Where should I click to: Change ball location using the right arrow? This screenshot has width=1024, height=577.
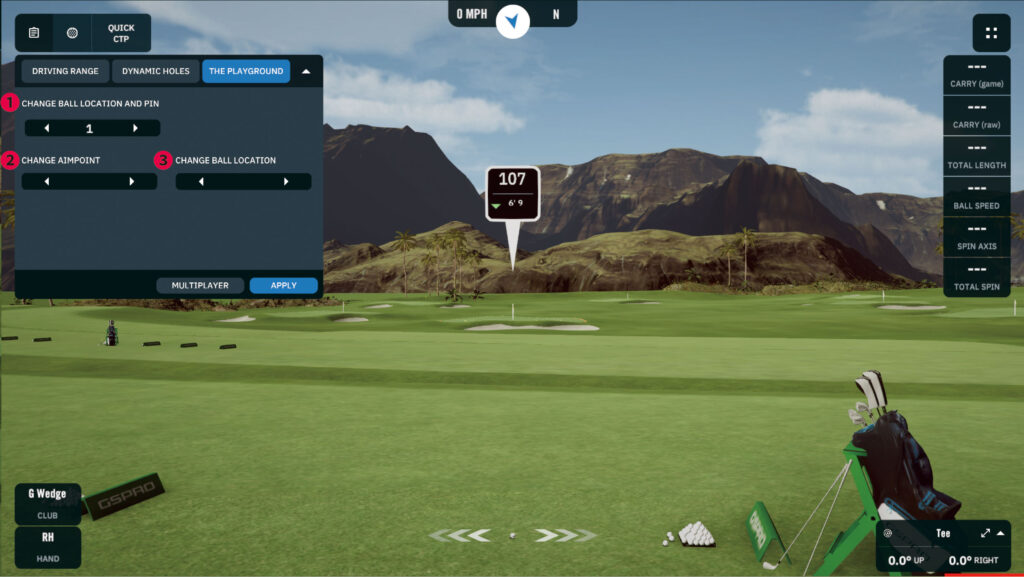point(286,182)
